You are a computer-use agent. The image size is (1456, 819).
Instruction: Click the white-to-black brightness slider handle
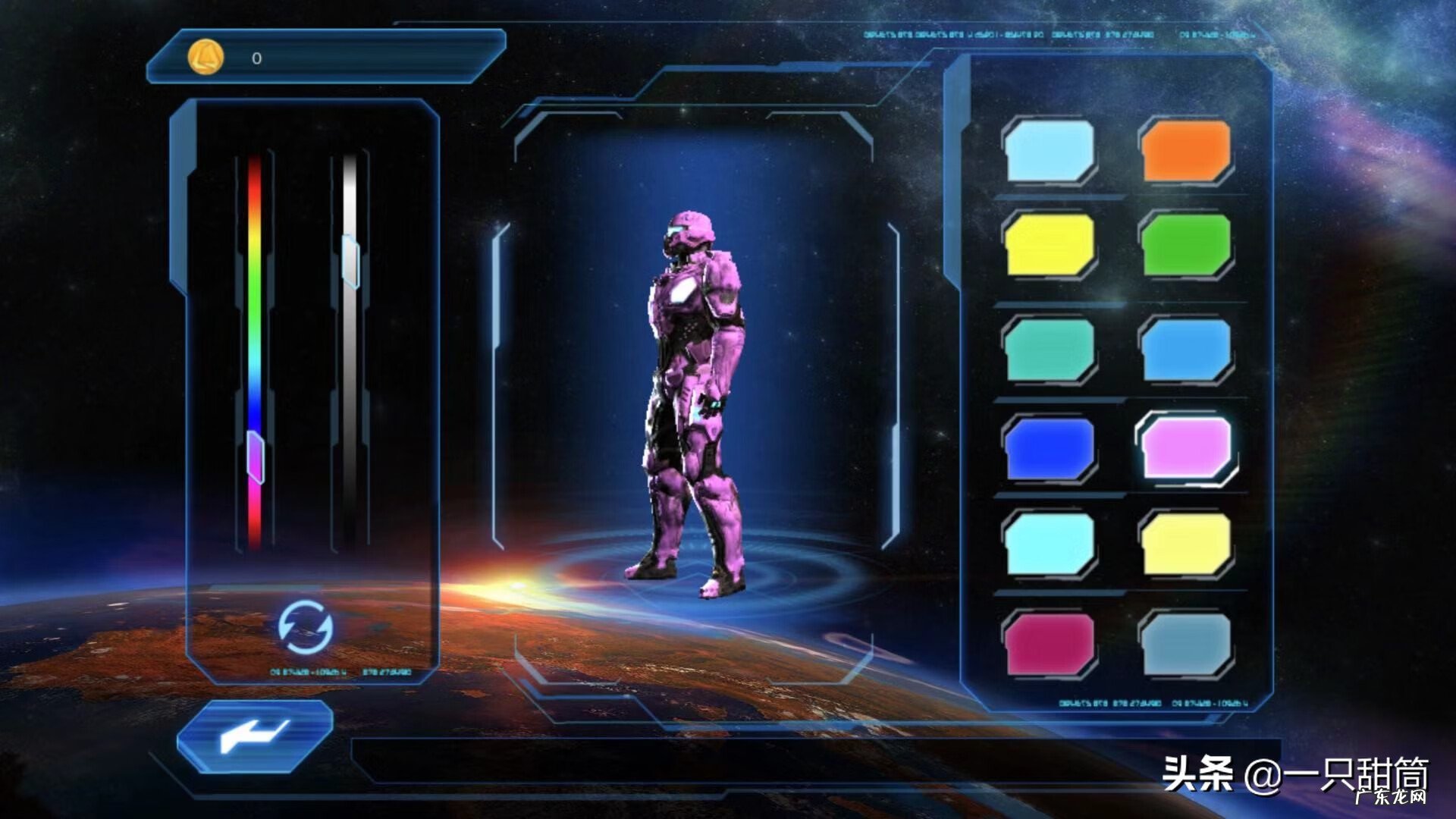350,261
